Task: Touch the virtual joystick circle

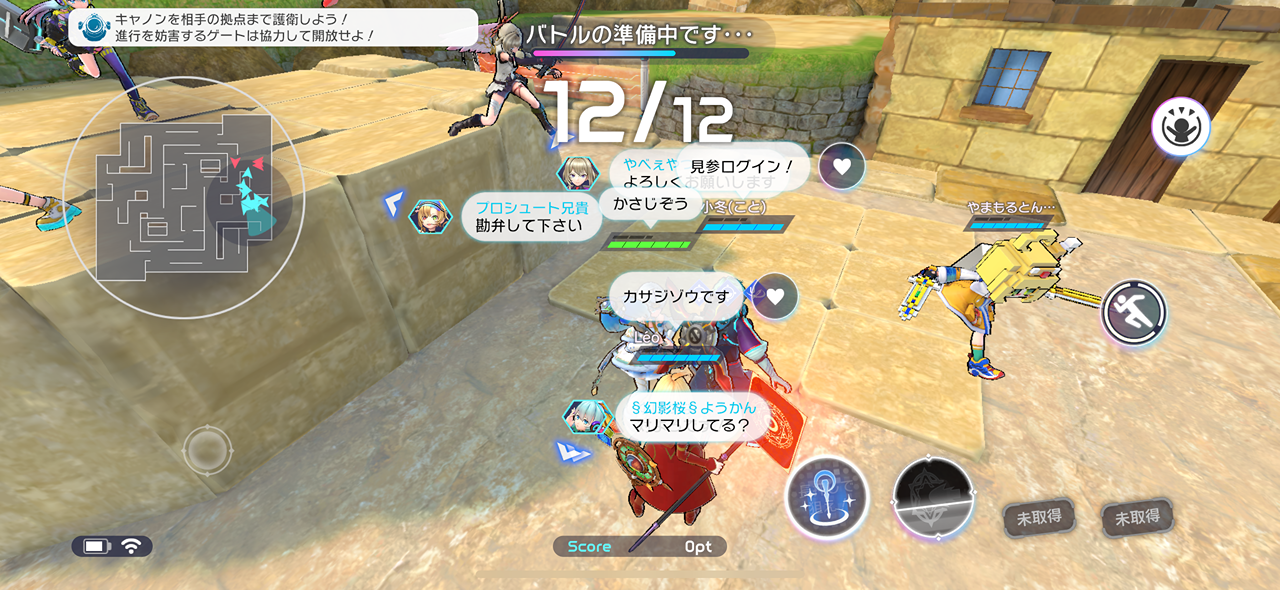Action: pyautogui.click(x=207, y=450)
